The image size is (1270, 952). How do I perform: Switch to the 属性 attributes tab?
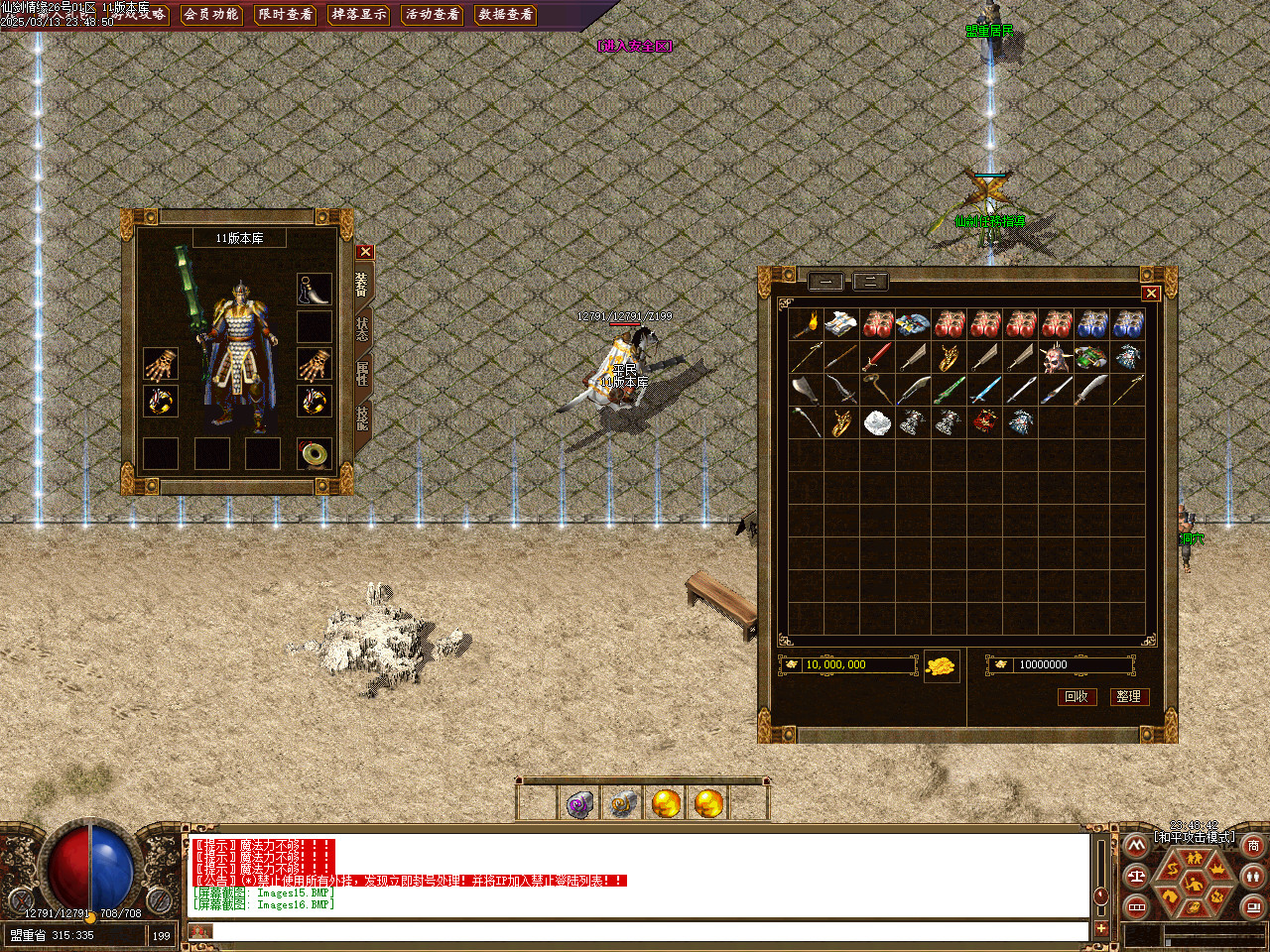coord(362,373)
